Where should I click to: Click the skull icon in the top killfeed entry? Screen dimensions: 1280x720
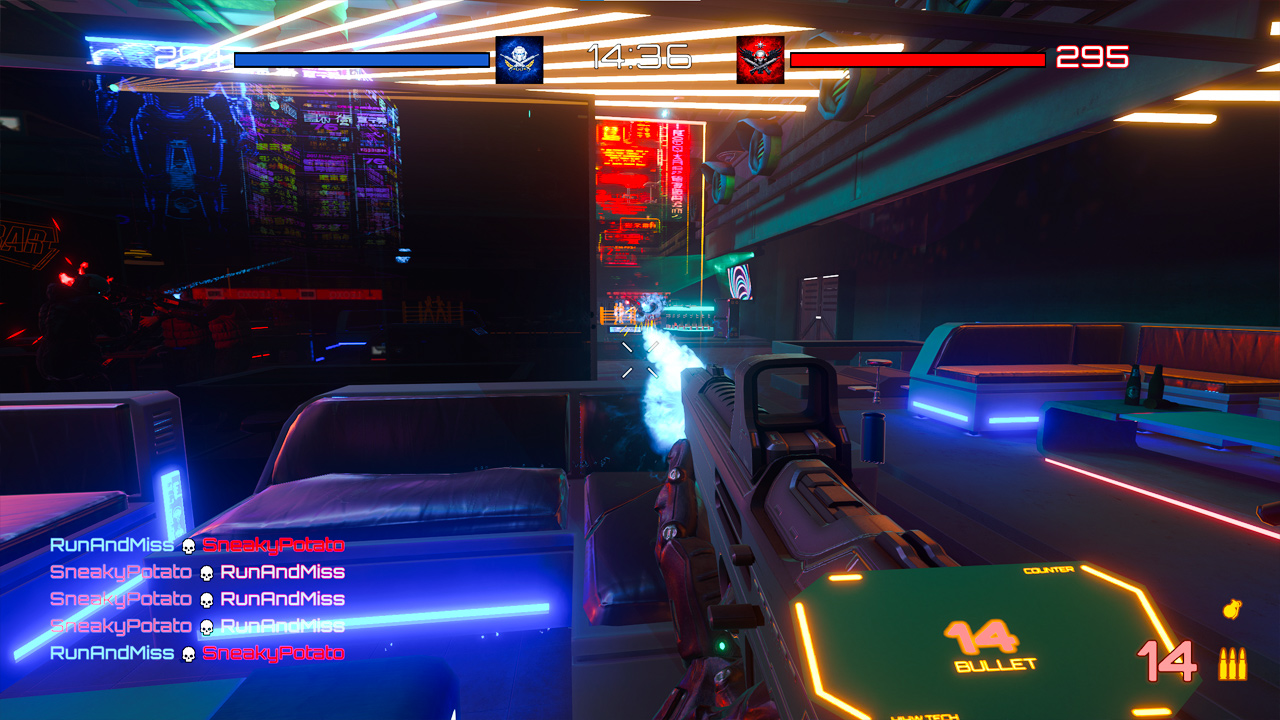click(x=188, y=545)
